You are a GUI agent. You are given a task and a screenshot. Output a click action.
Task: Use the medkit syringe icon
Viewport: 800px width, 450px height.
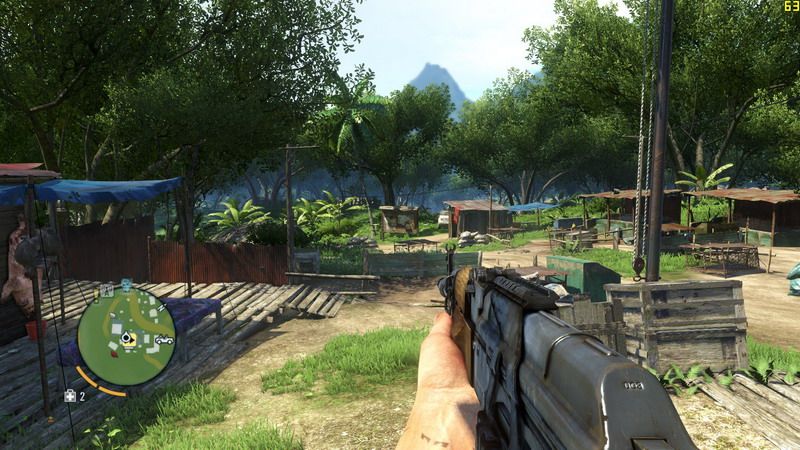pyautogui.click(x=69, y=396)
